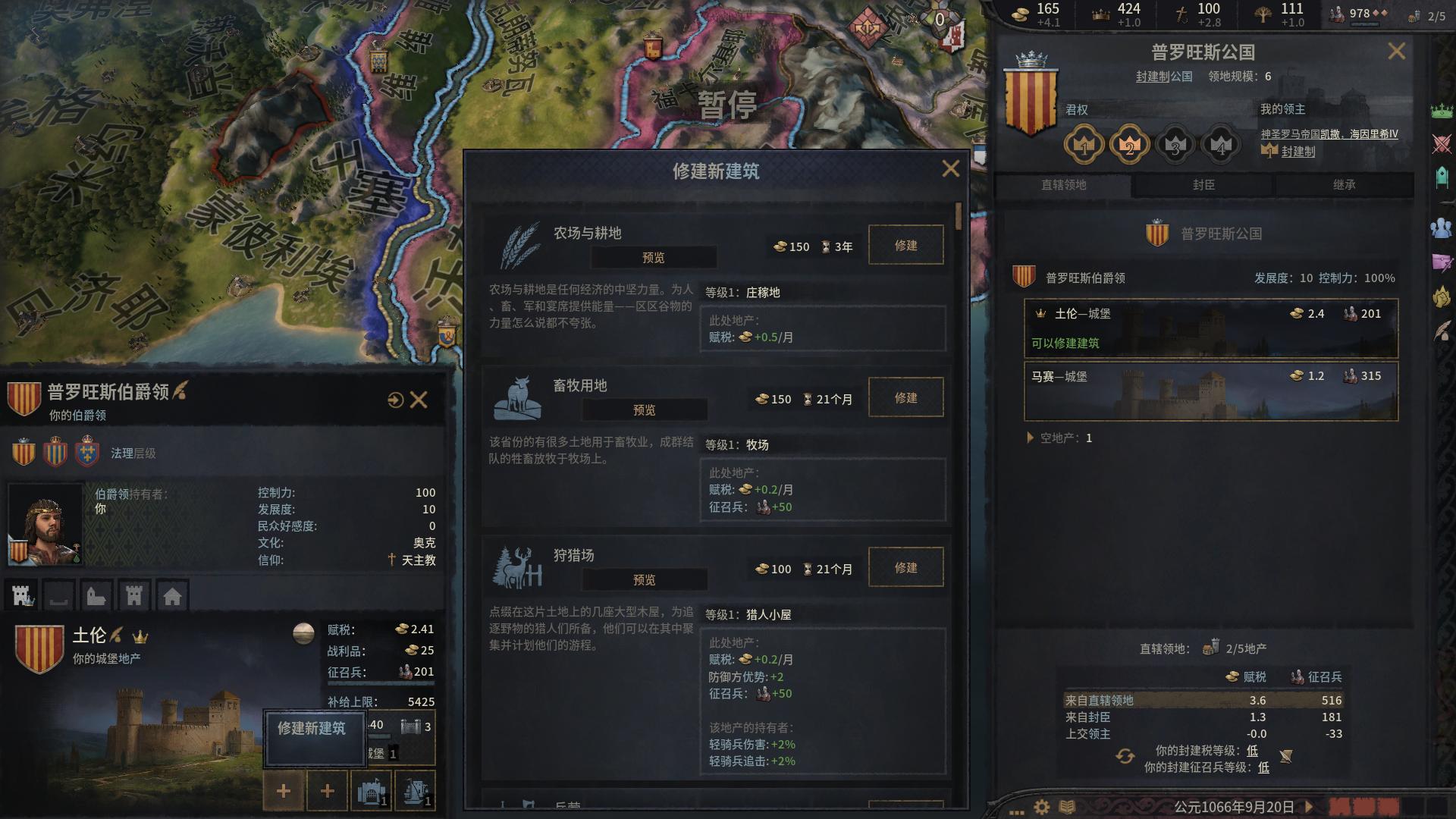Select crown authority level 4
1456x819 pixels.
pos(1219,143)
